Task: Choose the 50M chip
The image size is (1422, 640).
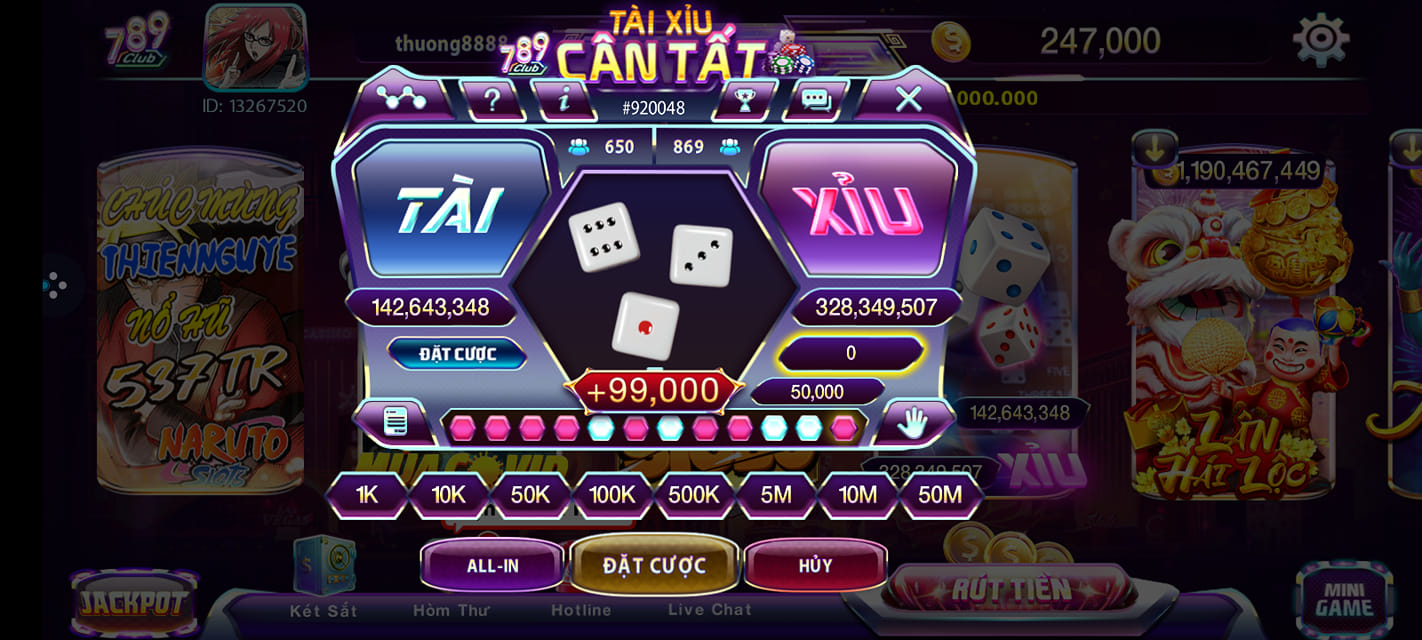Action: pyautogui.click(x=940, y=494)
